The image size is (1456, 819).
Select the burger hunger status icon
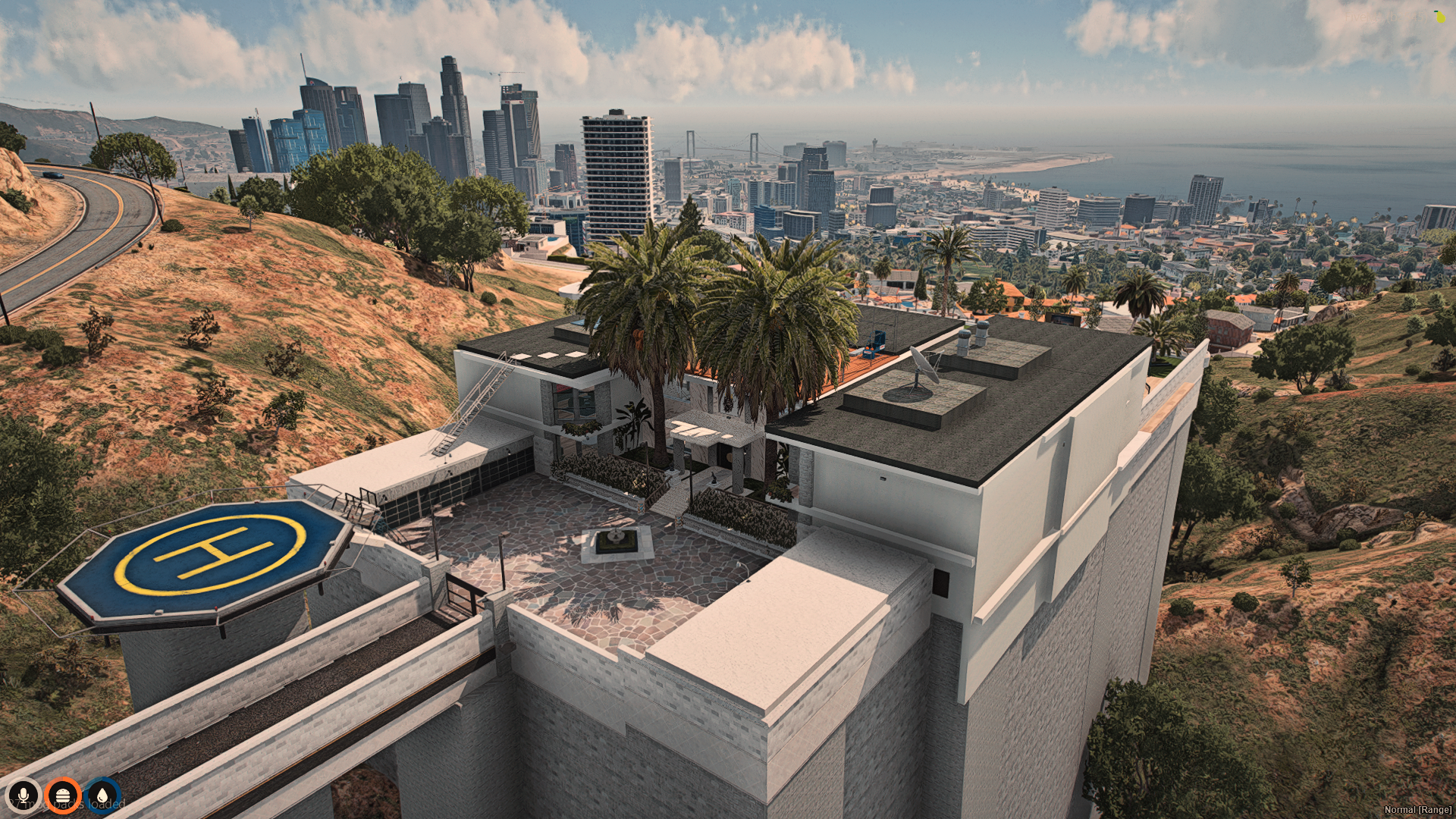pyautogui.click(x=63, y=795)
